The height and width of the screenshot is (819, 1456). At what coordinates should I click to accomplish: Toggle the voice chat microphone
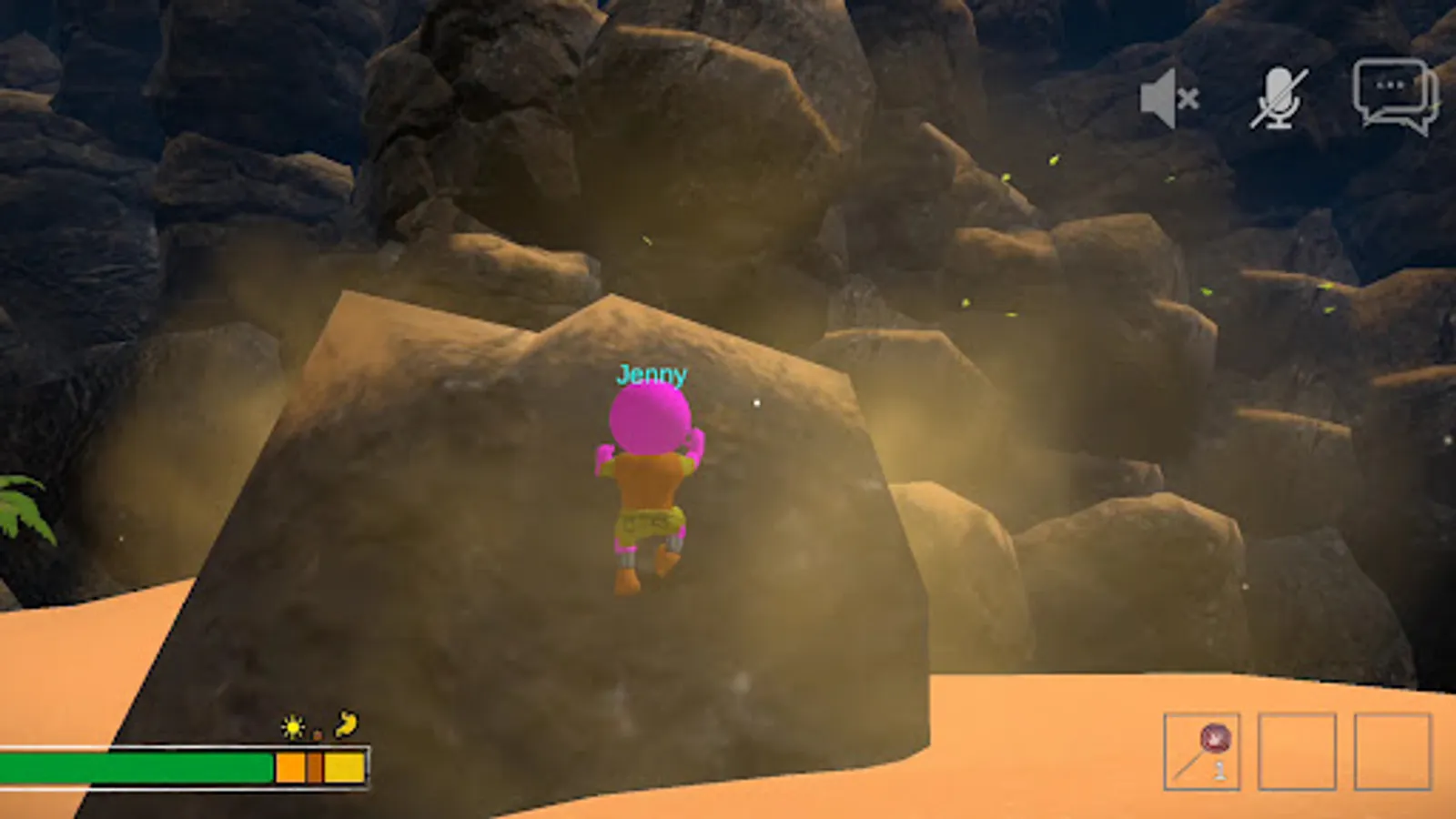click(x=1279, y=100)
